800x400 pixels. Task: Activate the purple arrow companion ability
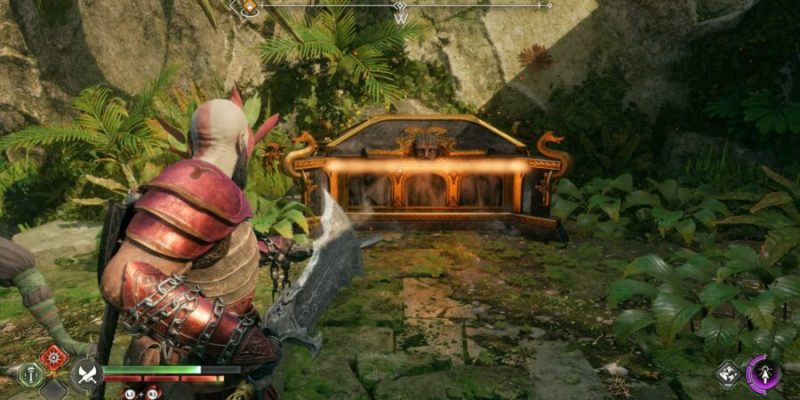point(764,374)
